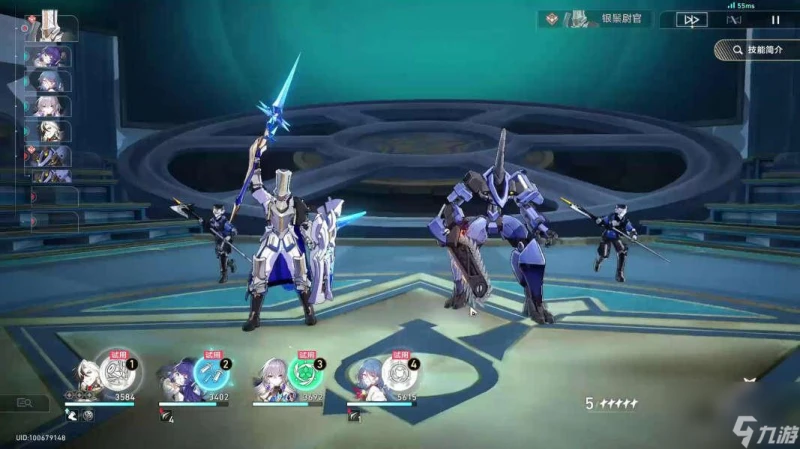Image resolution: width=800 pixels, height=449 pixels.
Task: Toggle the double-speed fast-forward button
Action: 691,19
